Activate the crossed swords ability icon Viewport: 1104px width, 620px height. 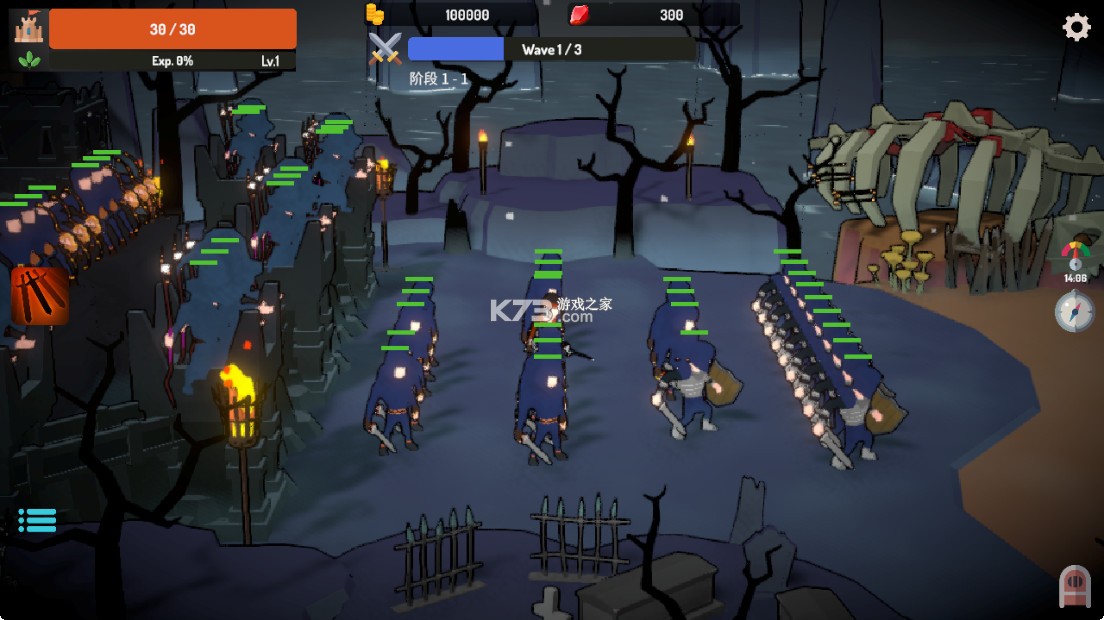[x=40, y=295]
